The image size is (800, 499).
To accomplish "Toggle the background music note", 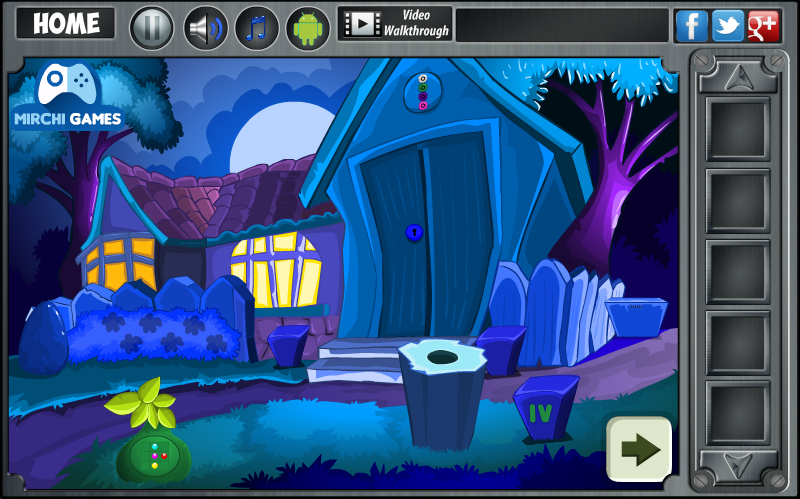I will 257,27.
